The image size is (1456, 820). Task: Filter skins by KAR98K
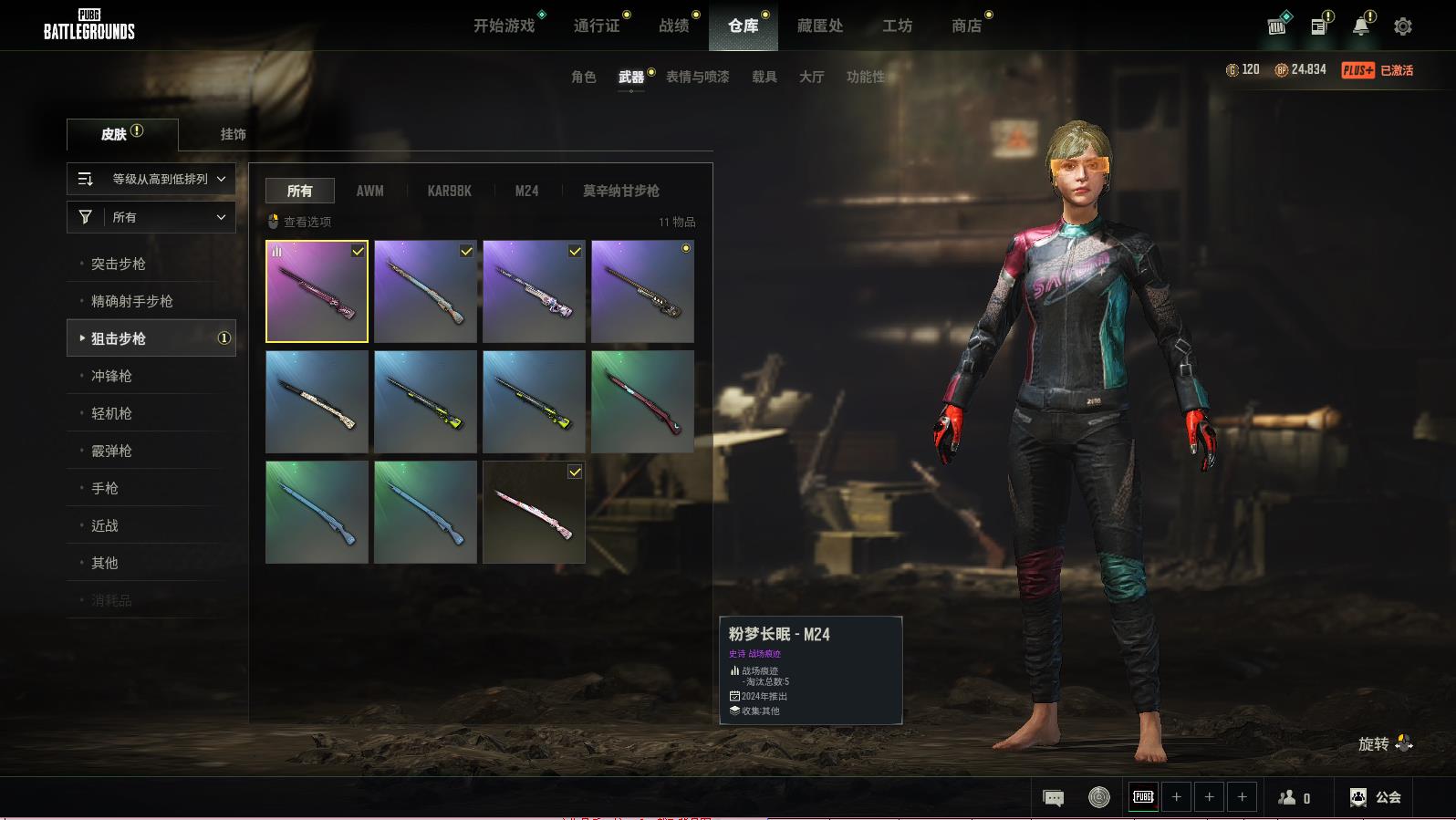[449, 191]
